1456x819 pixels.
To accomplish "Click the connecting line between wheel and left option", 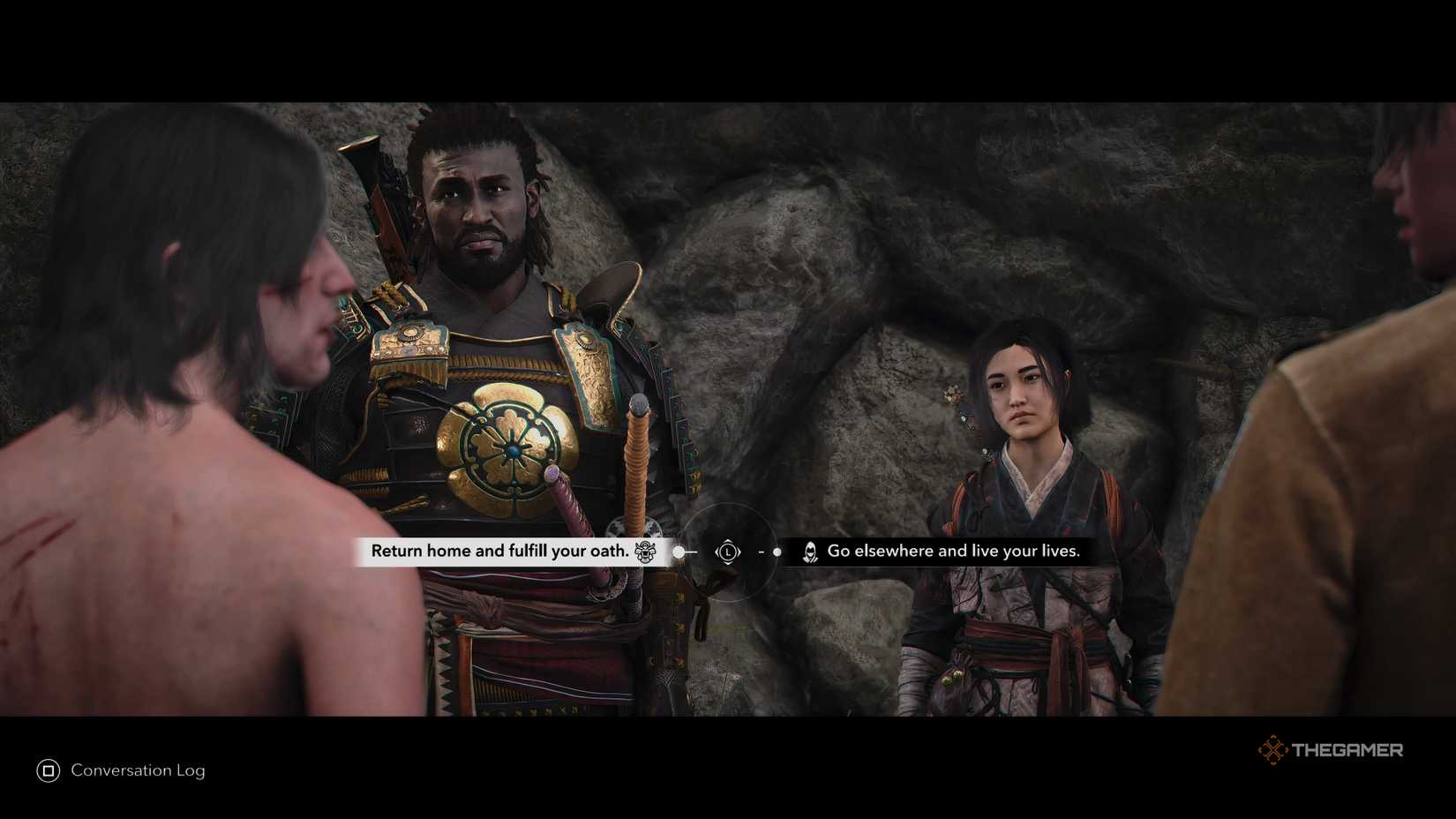I will [690, 552].
